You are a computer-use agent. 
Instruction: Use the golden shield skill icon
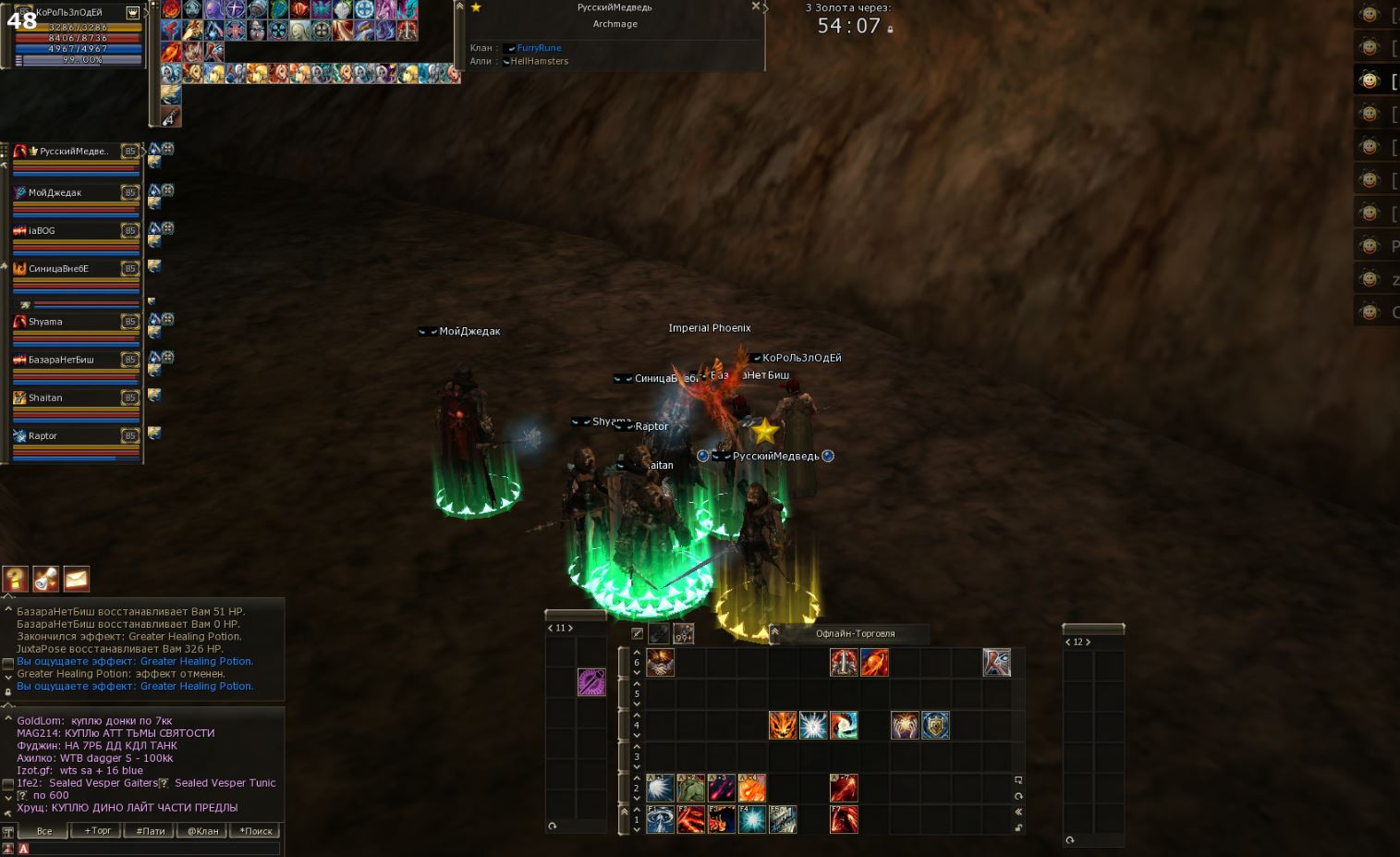[x=935, y=725]
